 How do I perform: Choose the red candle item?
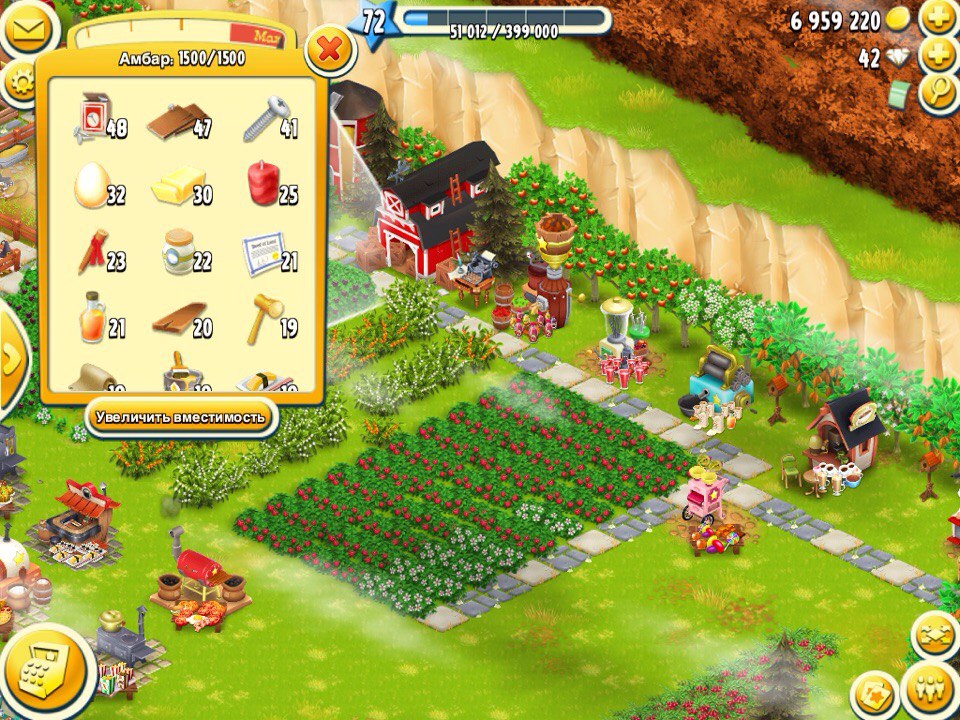[265, 185]
